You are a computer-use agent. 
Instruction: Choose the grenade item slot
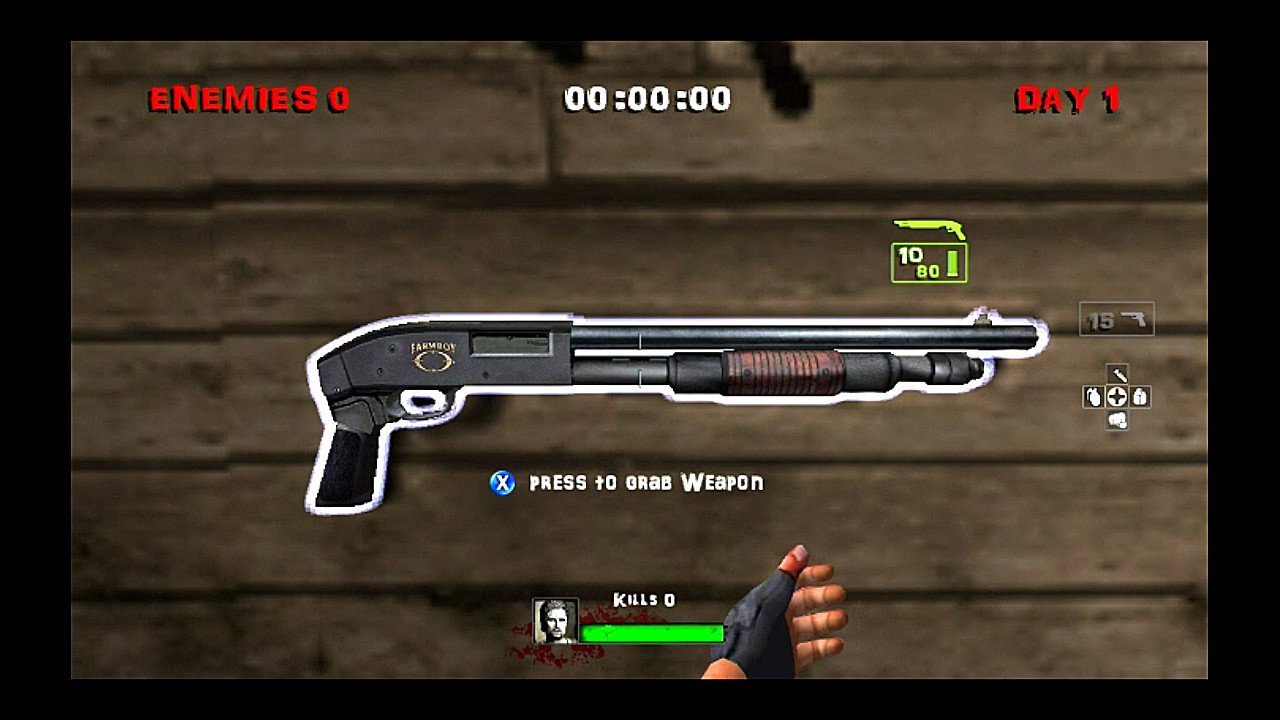pyautogui.click(x=1093, y=397)
